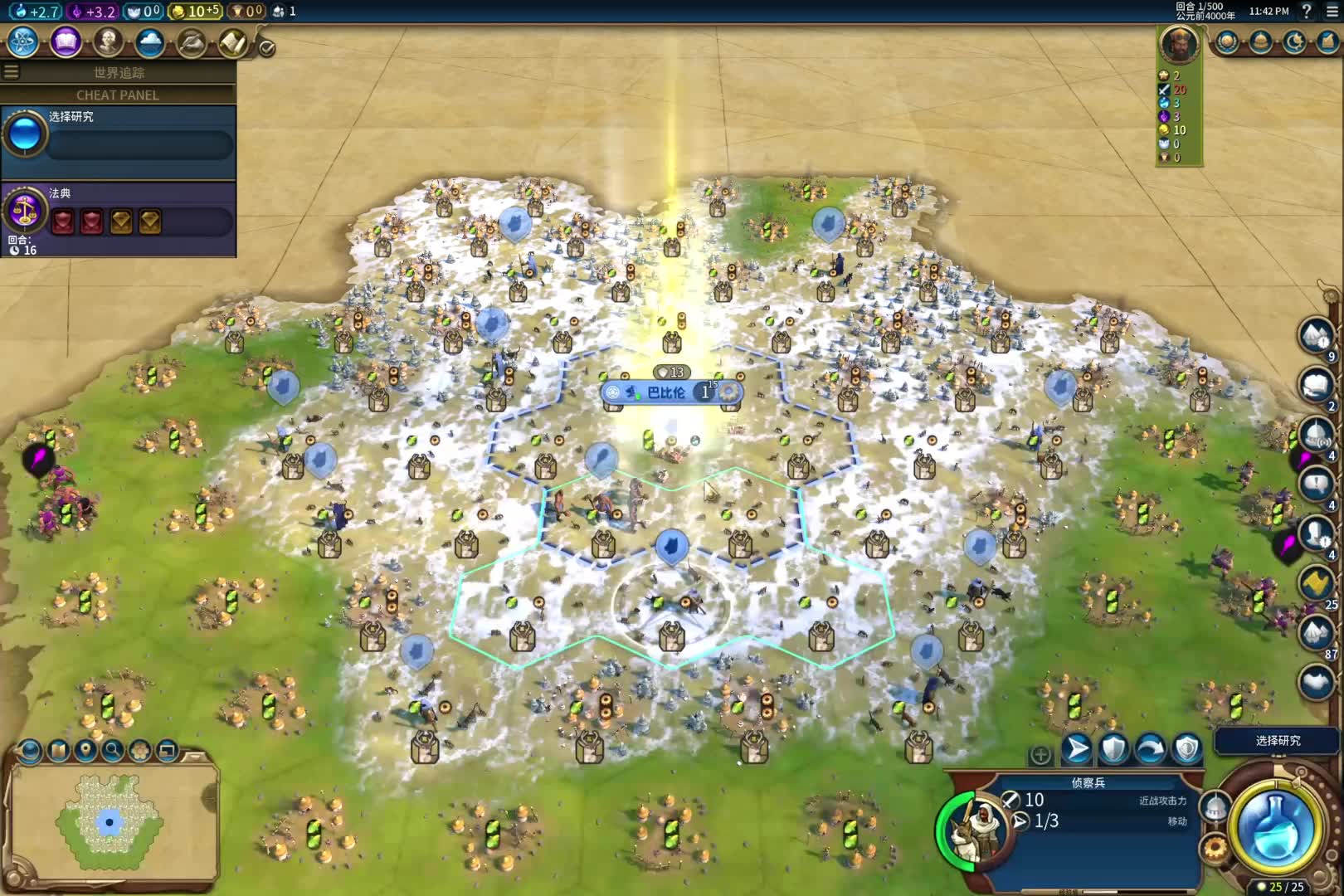
Task: Click the 巴比伦 city banner
Action: (x=666, y=392)
